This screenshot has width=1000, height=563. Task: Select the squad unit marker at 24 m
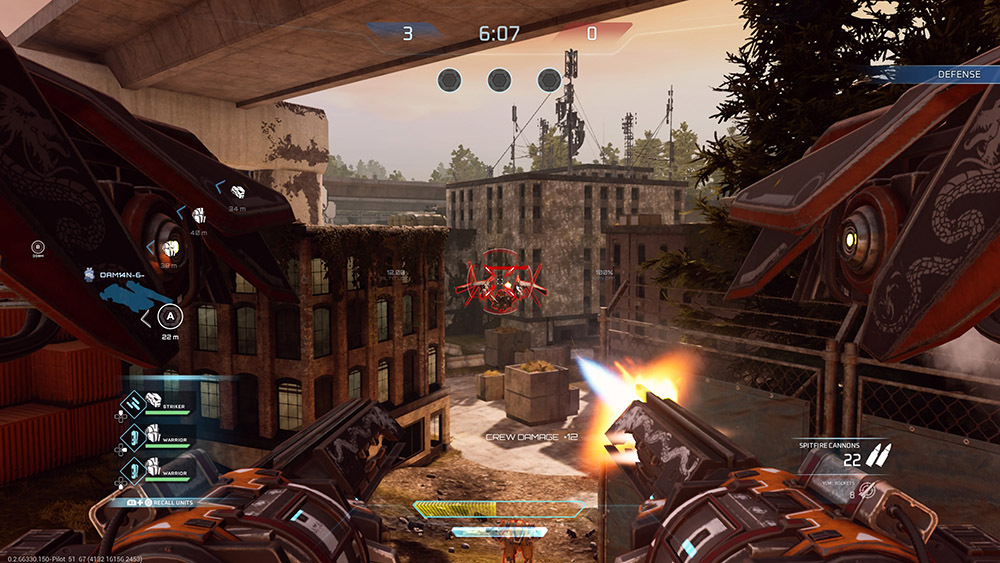pyautogui.click(x=238, y=192)
